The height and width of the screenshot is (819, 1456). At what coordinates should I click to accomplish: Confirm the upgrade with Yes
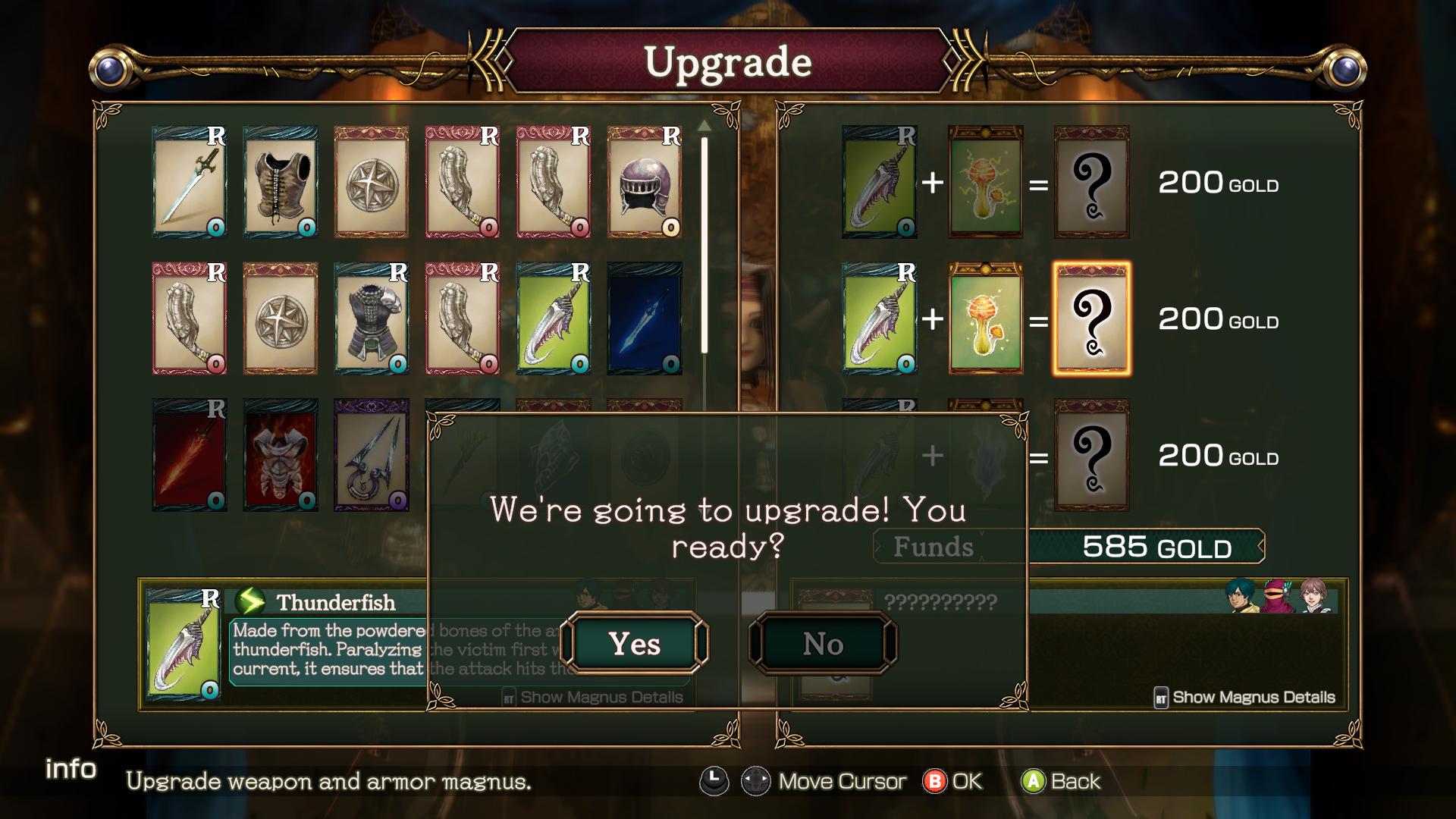tap(635, 644)
